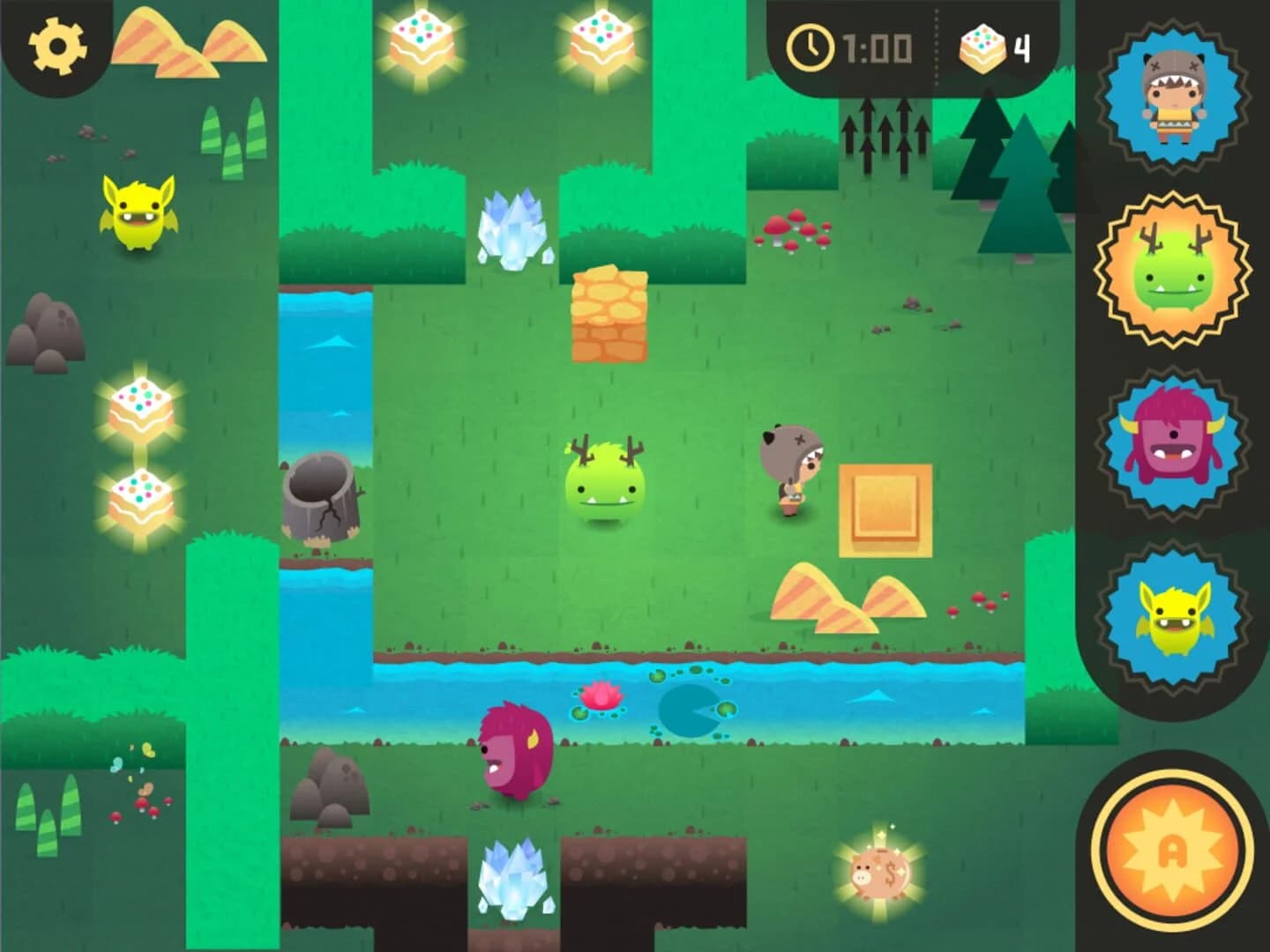
Task: Click the glowing piggy bank
Action: [878, 873]
